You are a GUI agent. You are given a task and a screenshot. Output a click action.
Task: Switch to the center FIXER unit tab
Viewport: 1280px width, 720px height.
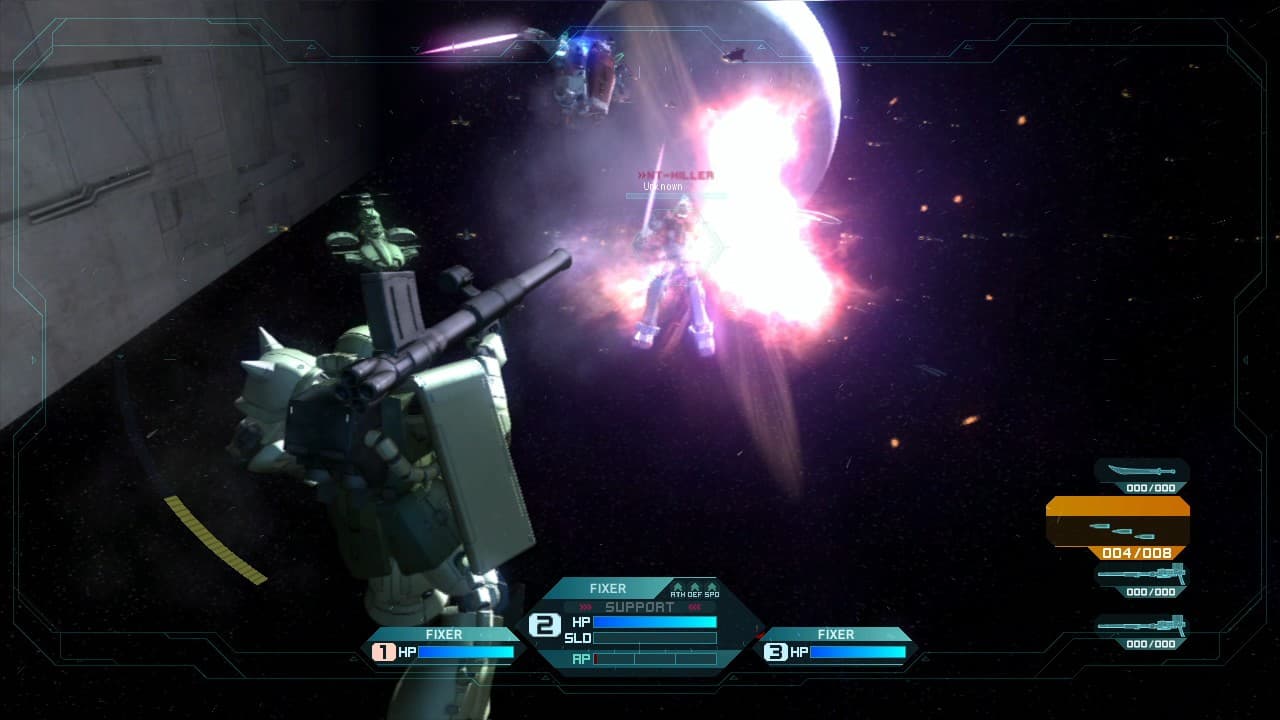point(607,589)
